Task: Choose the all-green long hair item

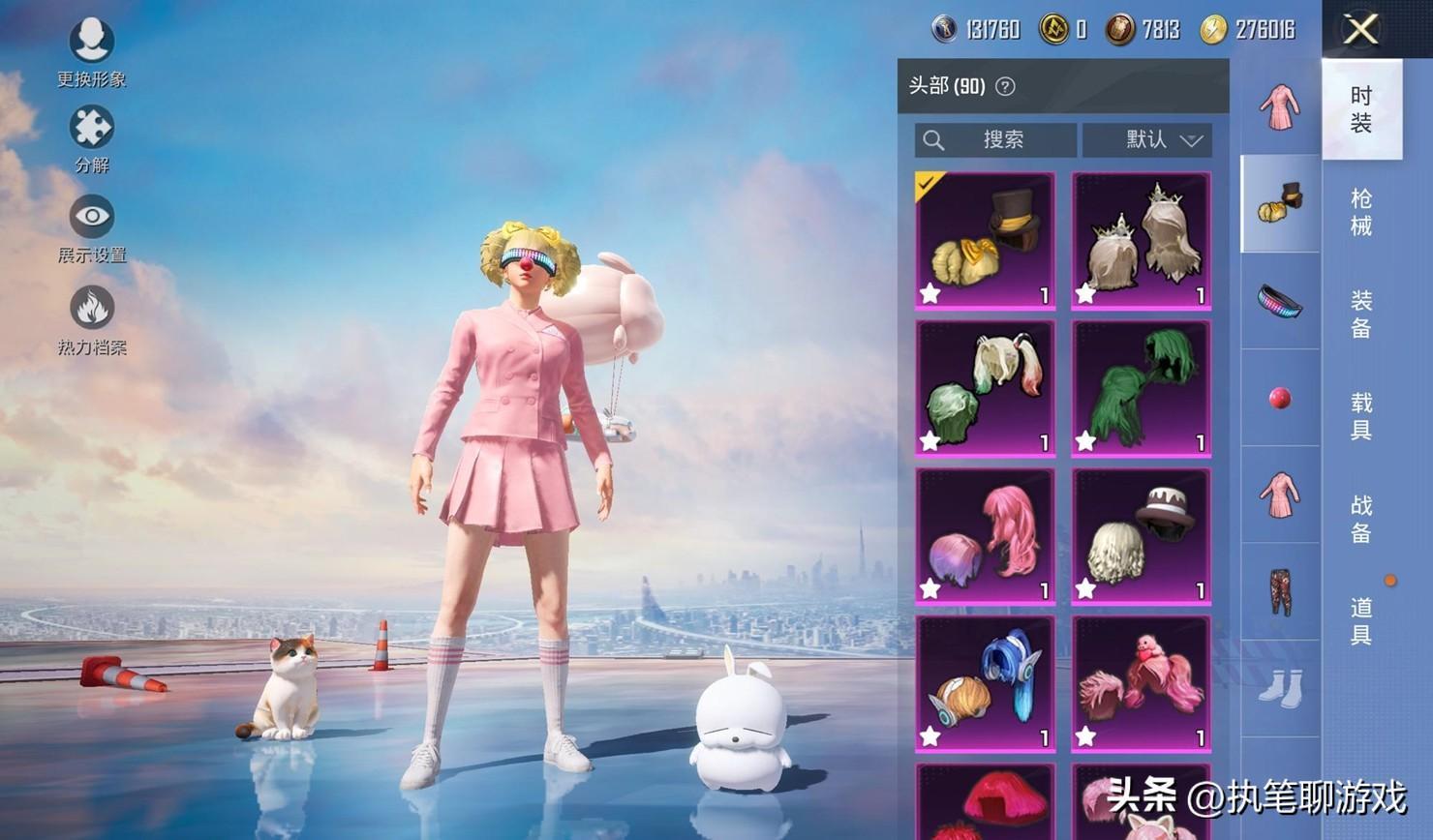Action: [1142, 388]
